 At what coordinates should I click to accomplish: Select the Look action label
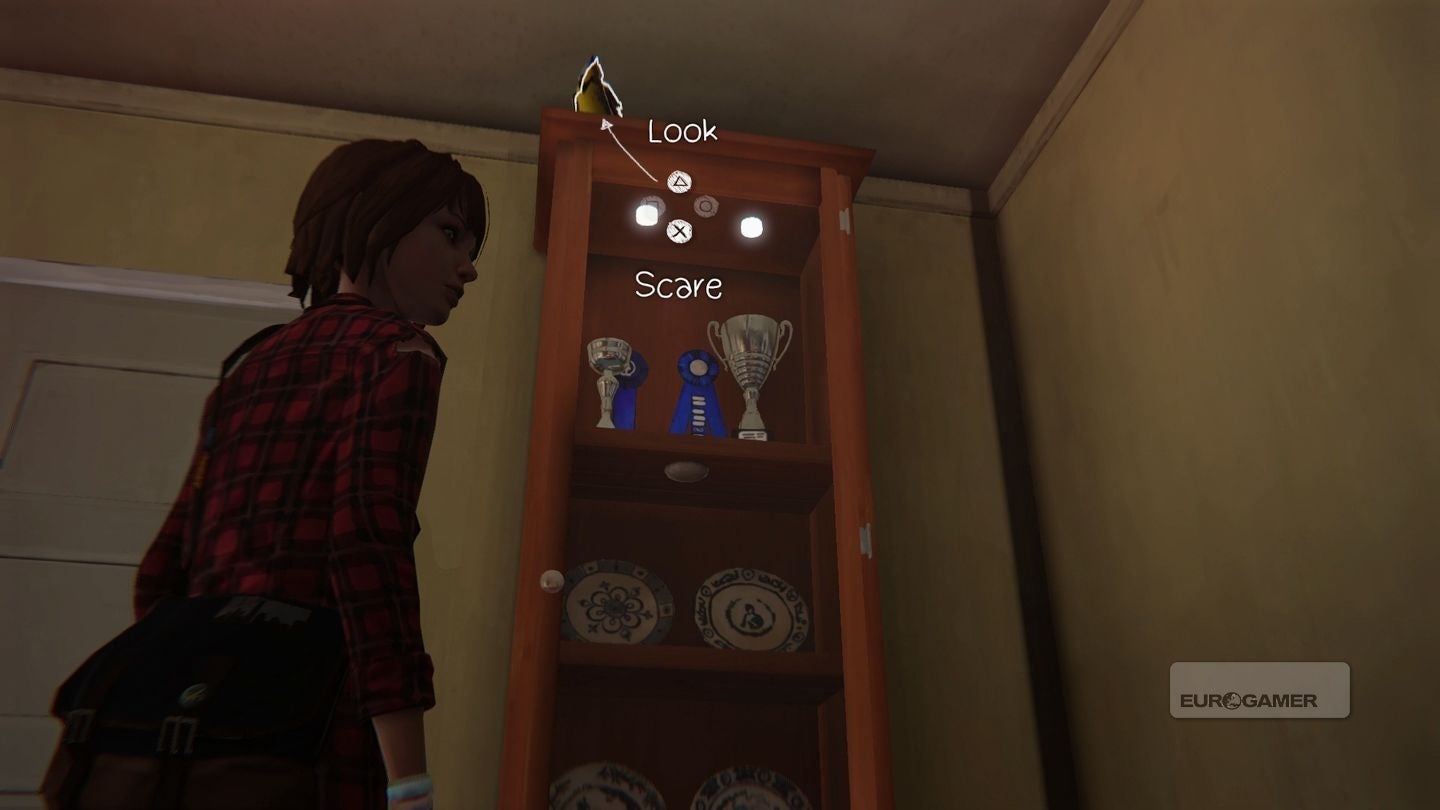(682, 132)
